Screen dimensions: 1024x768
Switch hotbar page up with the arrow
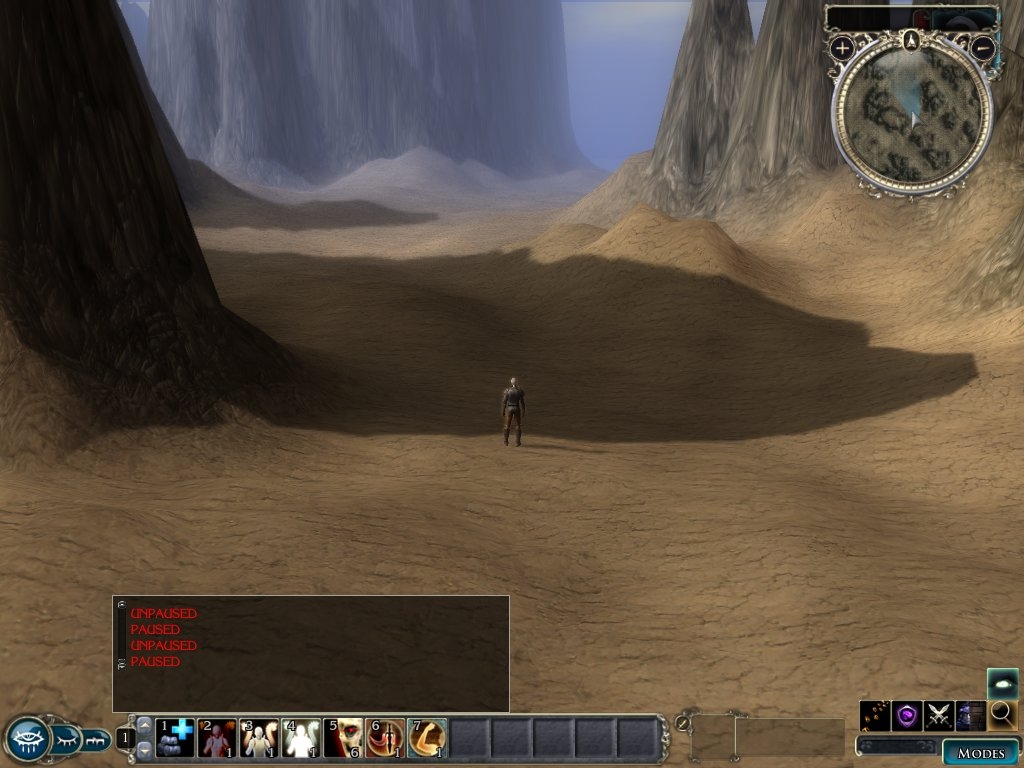[145, 725]
